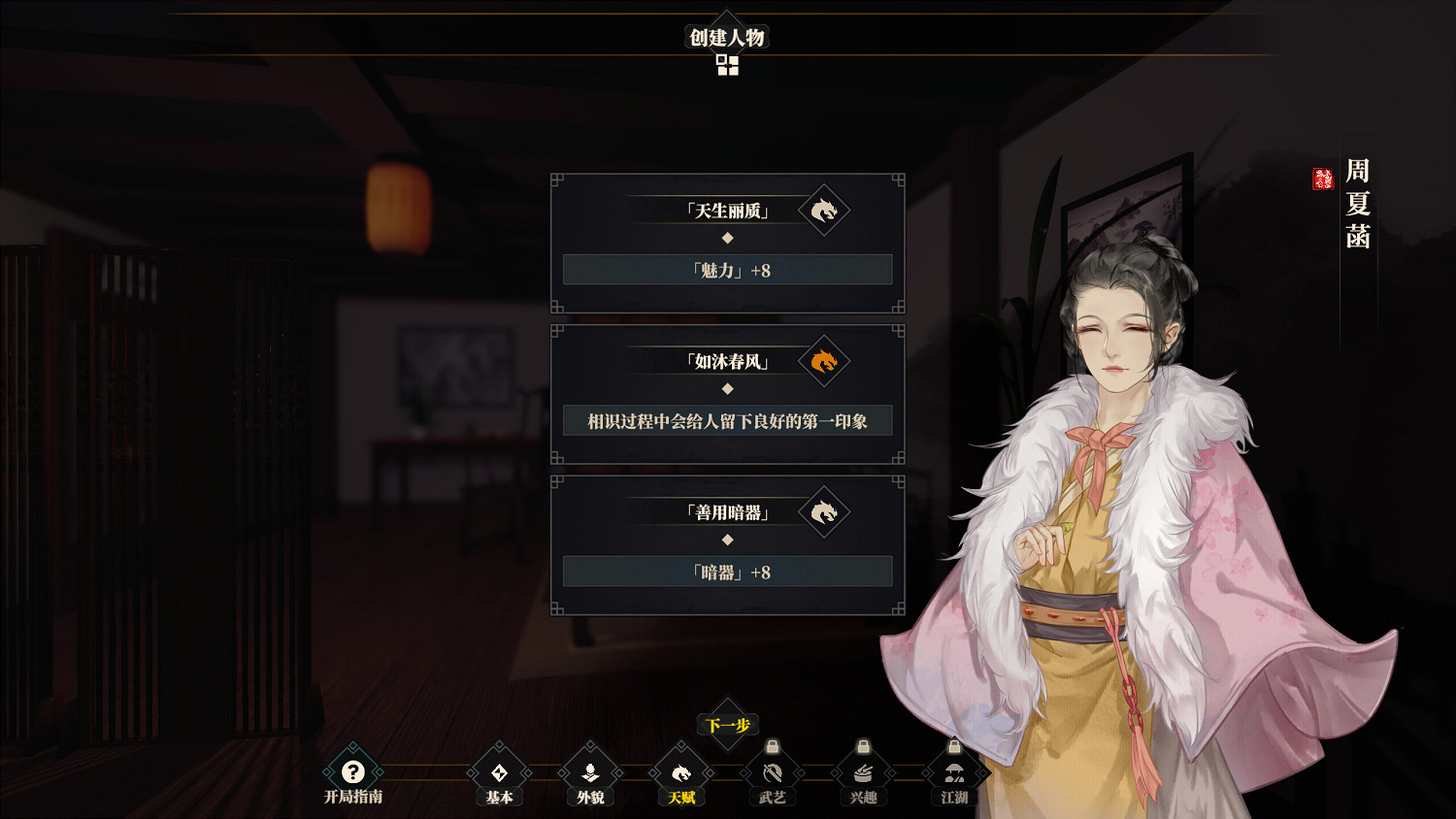The image size is (1456, 819).
Task: Click the orange dragon icon on 如沐春风 card
Action: tap(824, 362)
